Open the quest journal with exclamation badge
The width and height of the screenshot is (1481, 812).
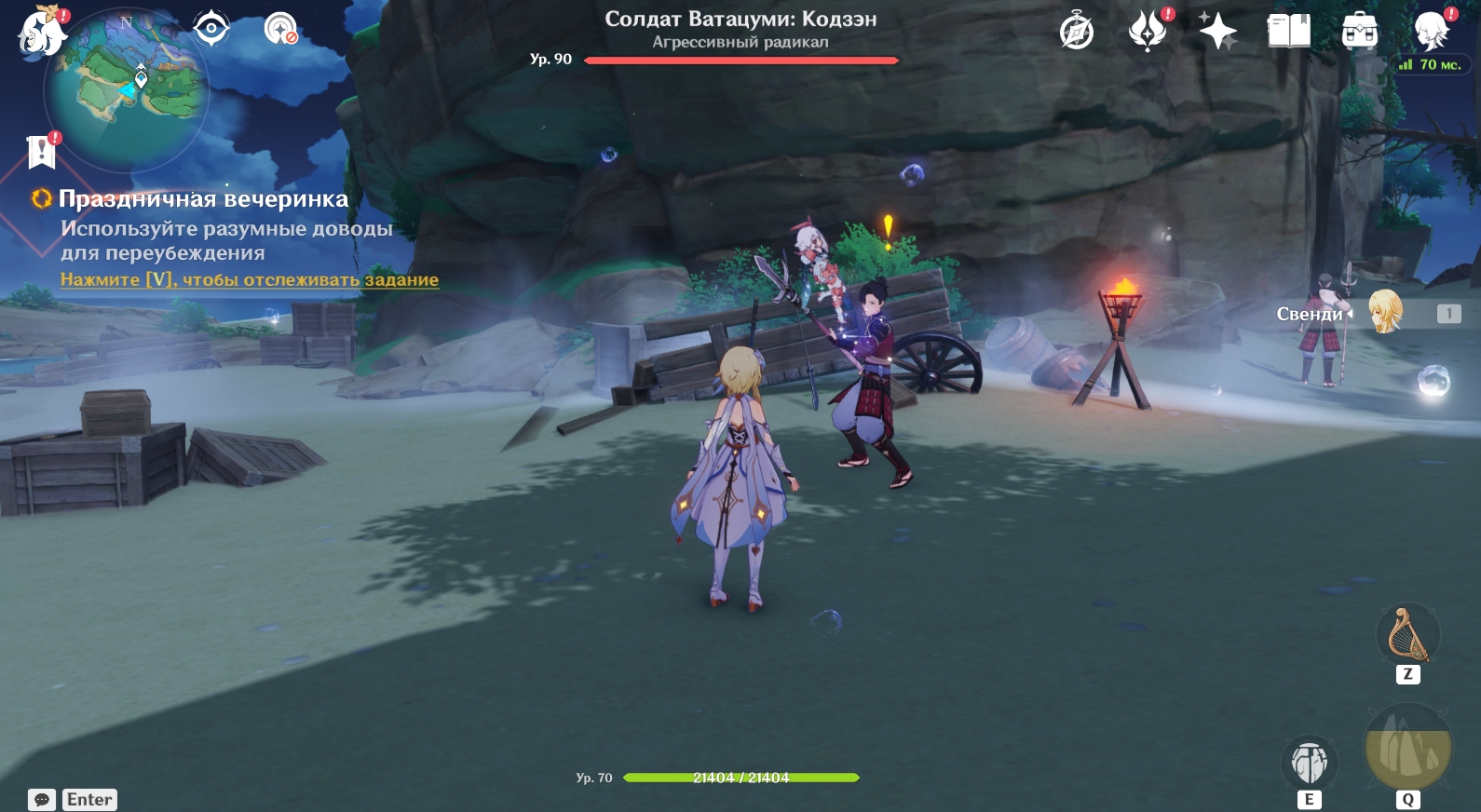point(42,152)
